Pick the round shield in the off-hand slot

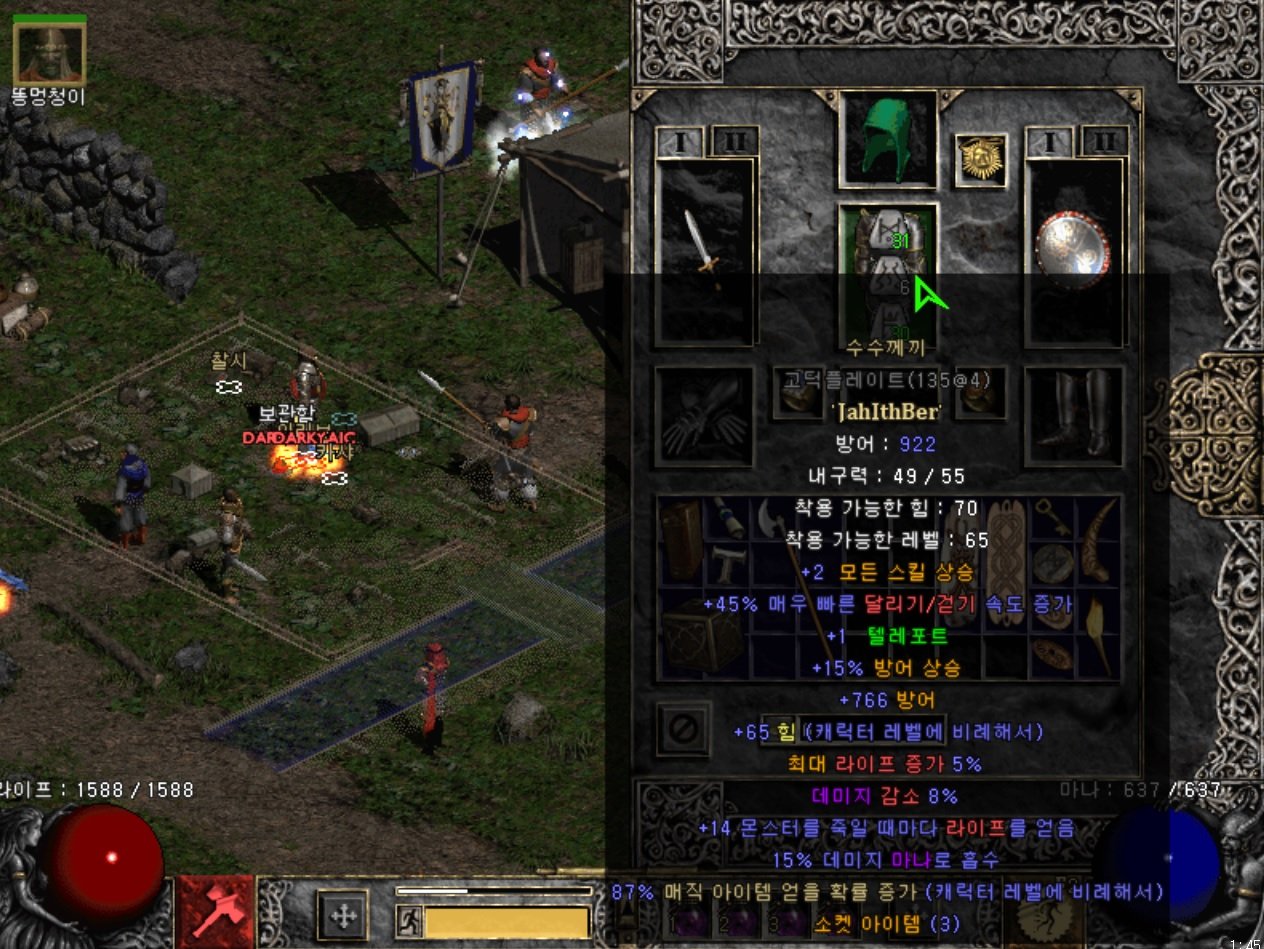(x=1074, y=252)
